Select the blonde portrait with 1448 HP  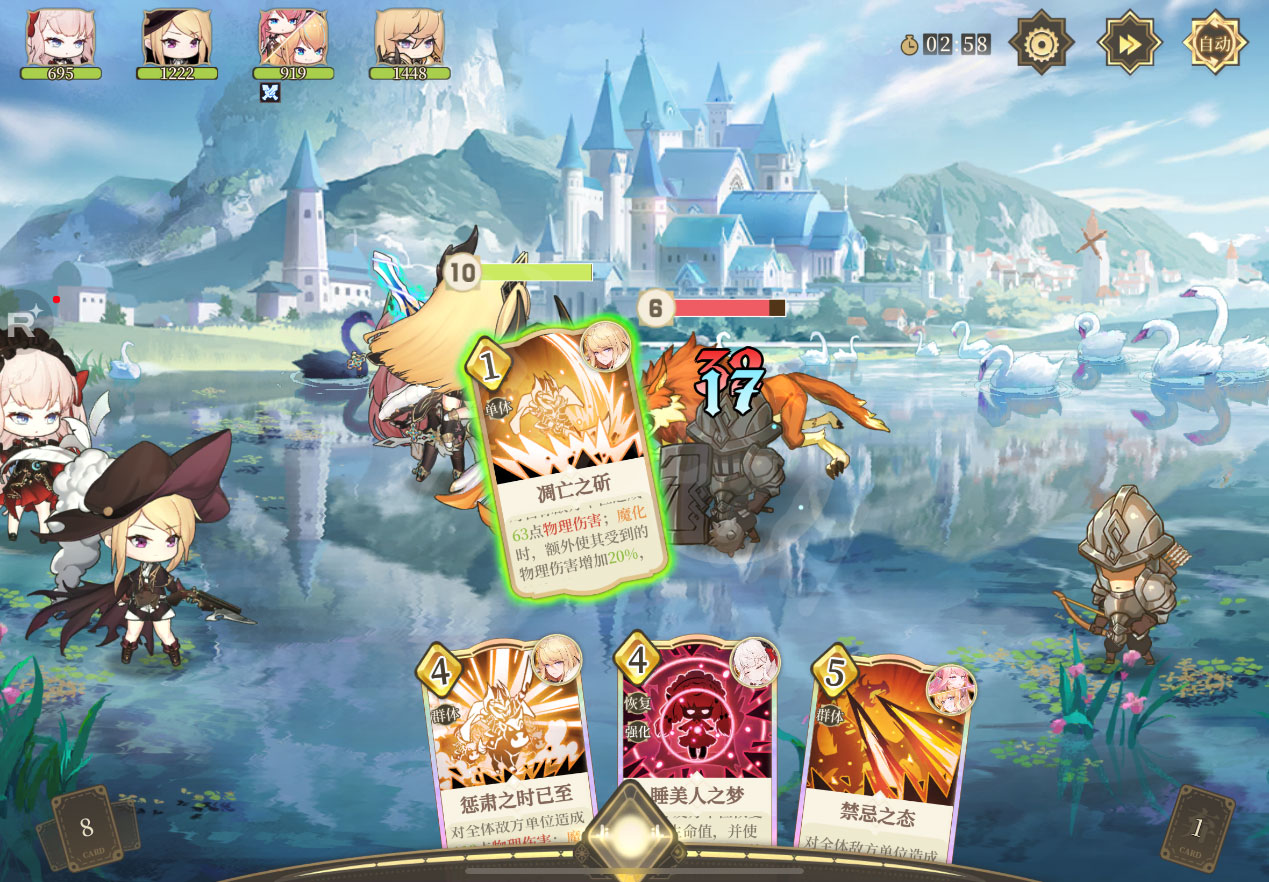tap(409, 38)
